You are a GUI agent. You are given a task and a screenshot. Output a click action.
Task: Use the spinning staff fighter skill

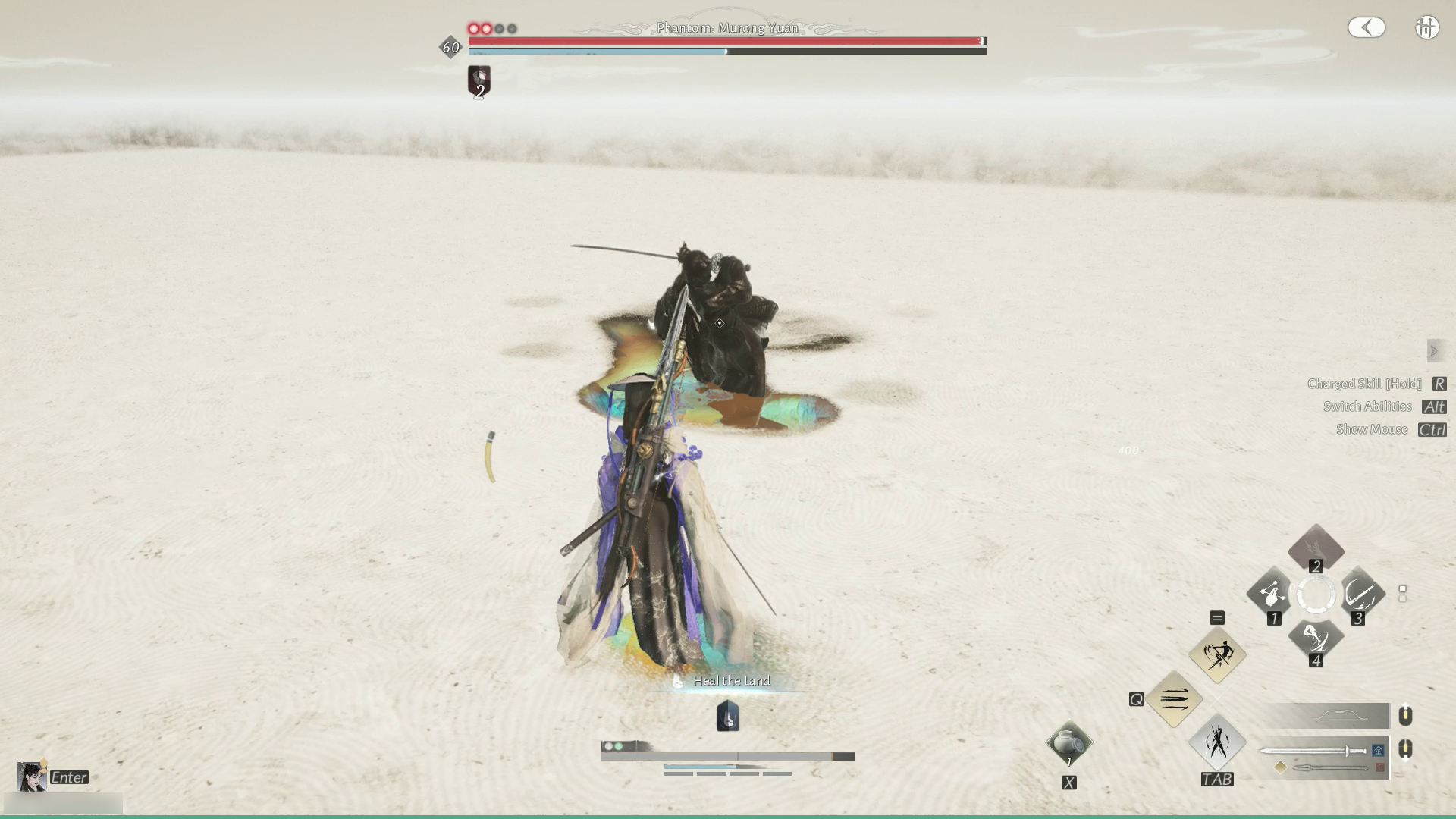pyautogui.click(x=1217, y=654)
